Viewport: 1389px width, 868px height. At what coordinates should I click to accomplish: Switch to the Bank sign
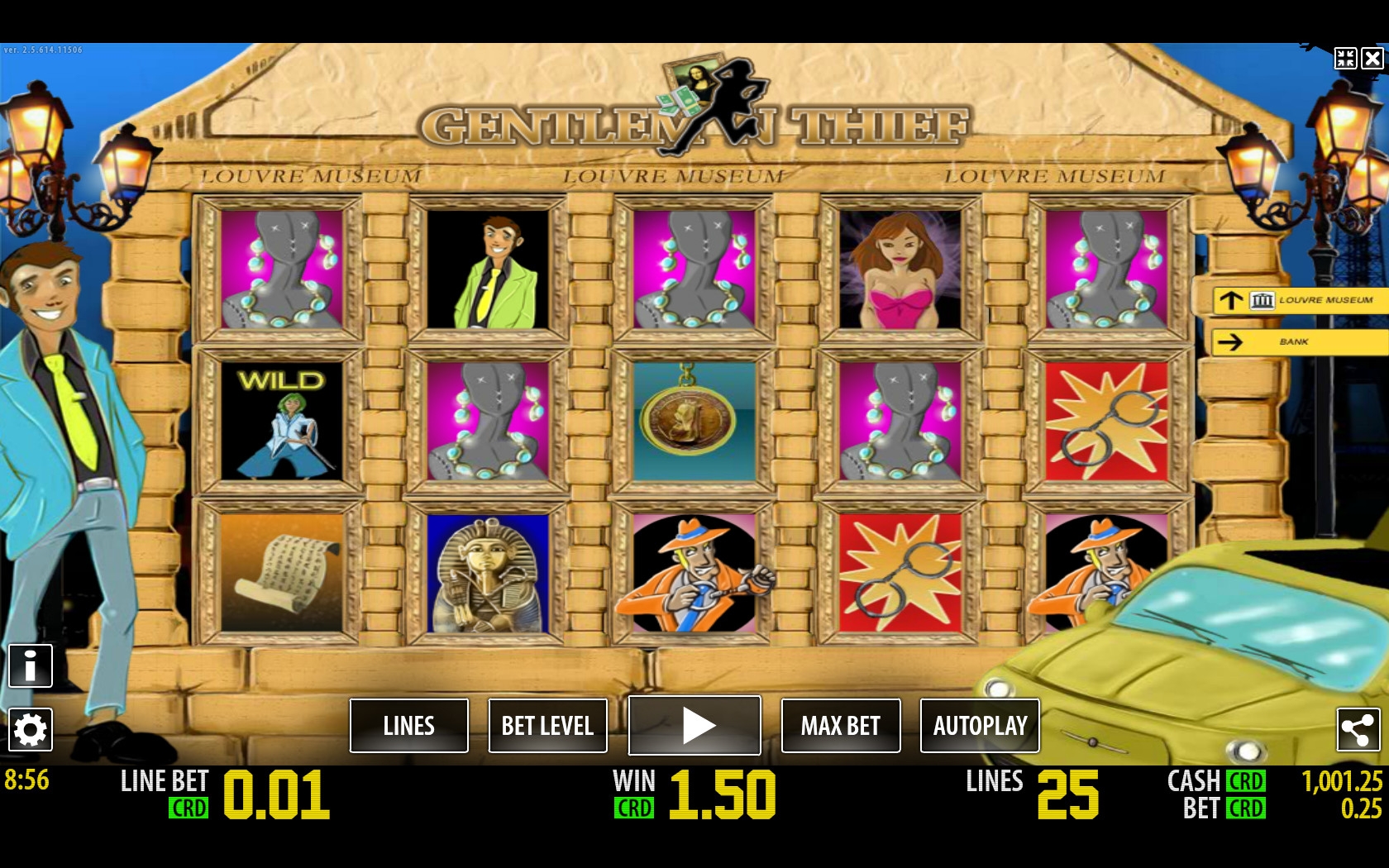(1300, 341)
